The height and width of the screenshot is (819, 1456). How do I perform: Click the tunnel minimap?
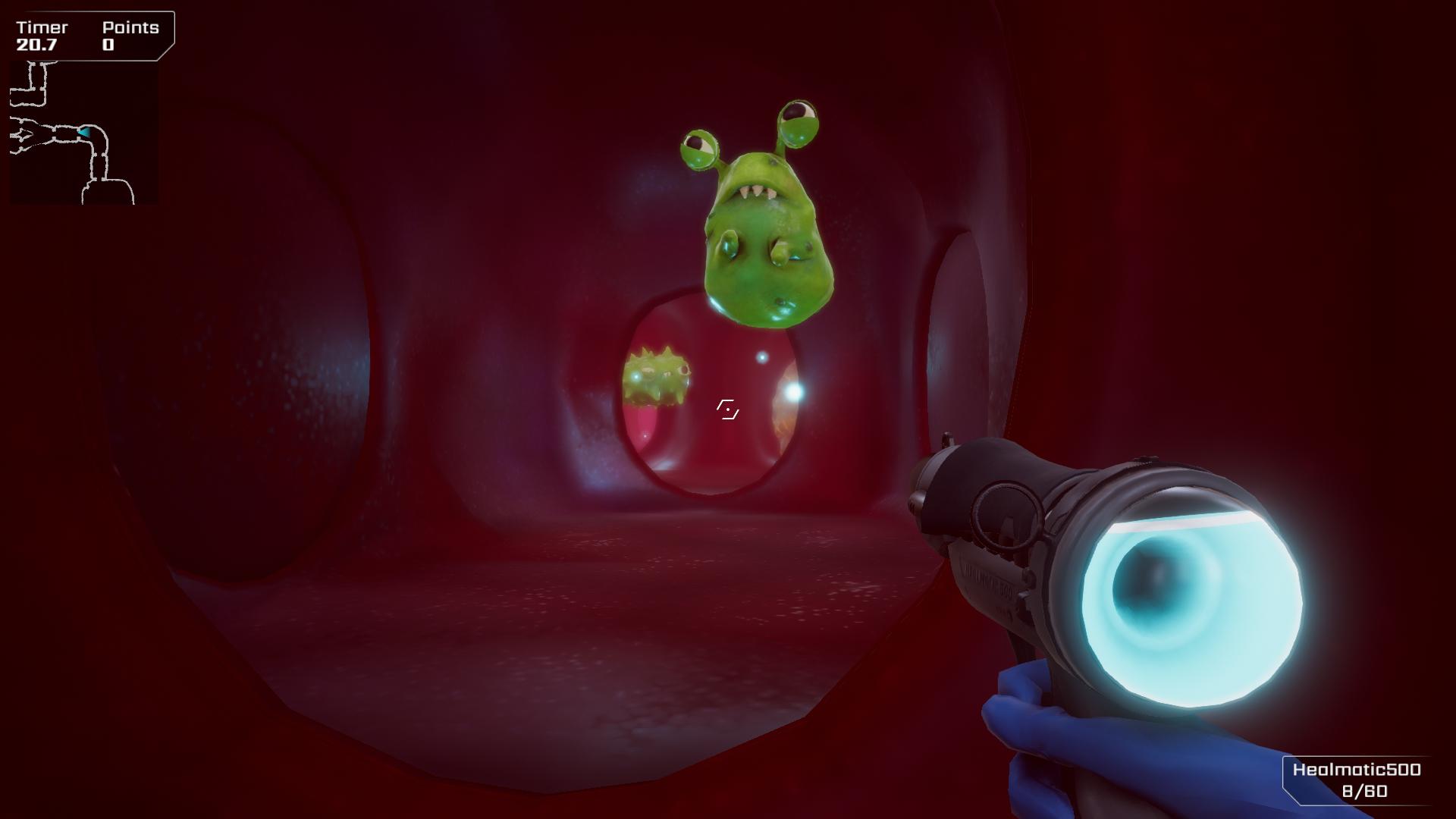pyautogui.click(x=83, y=133)
